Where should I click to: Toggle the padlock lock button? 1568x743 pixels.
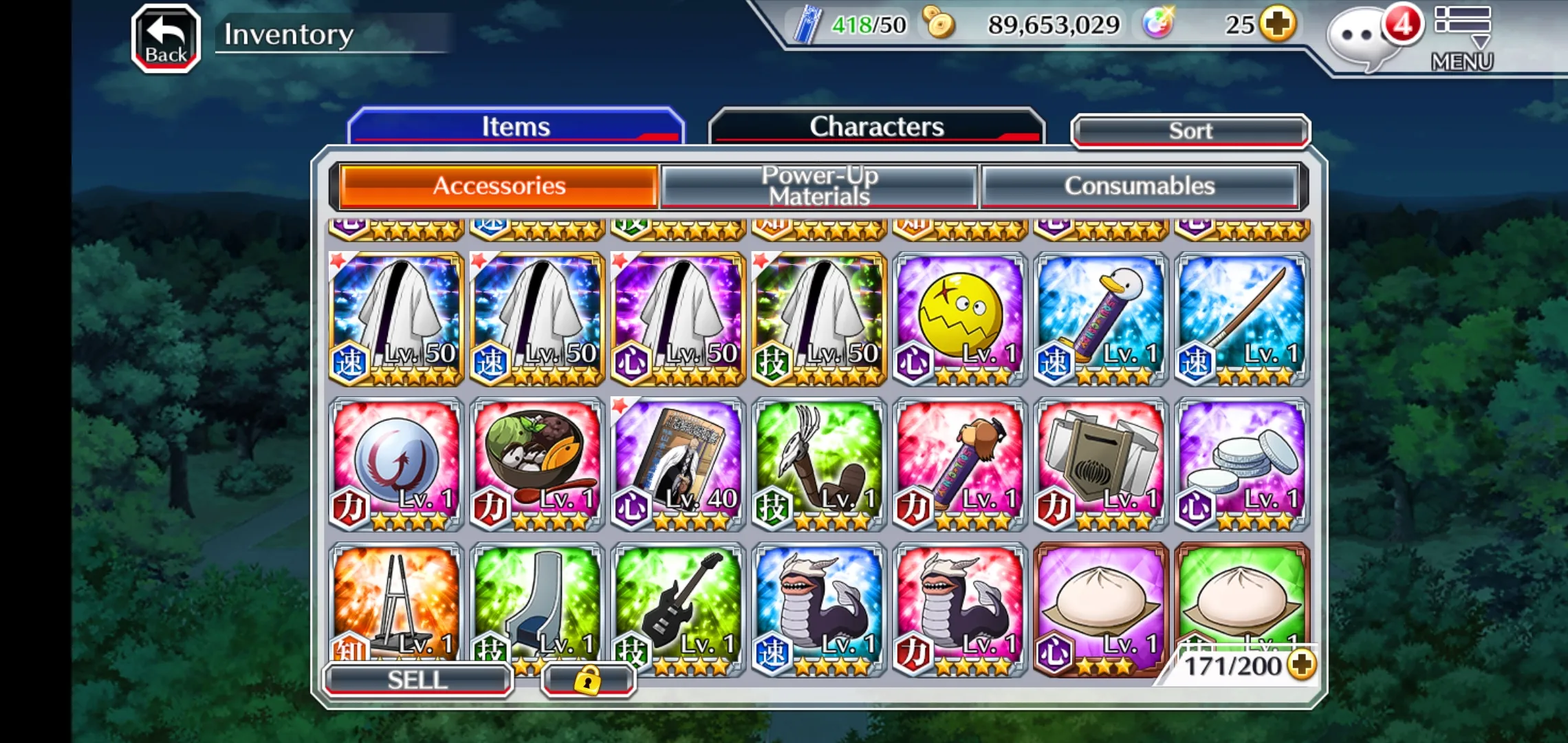point(588,680)
